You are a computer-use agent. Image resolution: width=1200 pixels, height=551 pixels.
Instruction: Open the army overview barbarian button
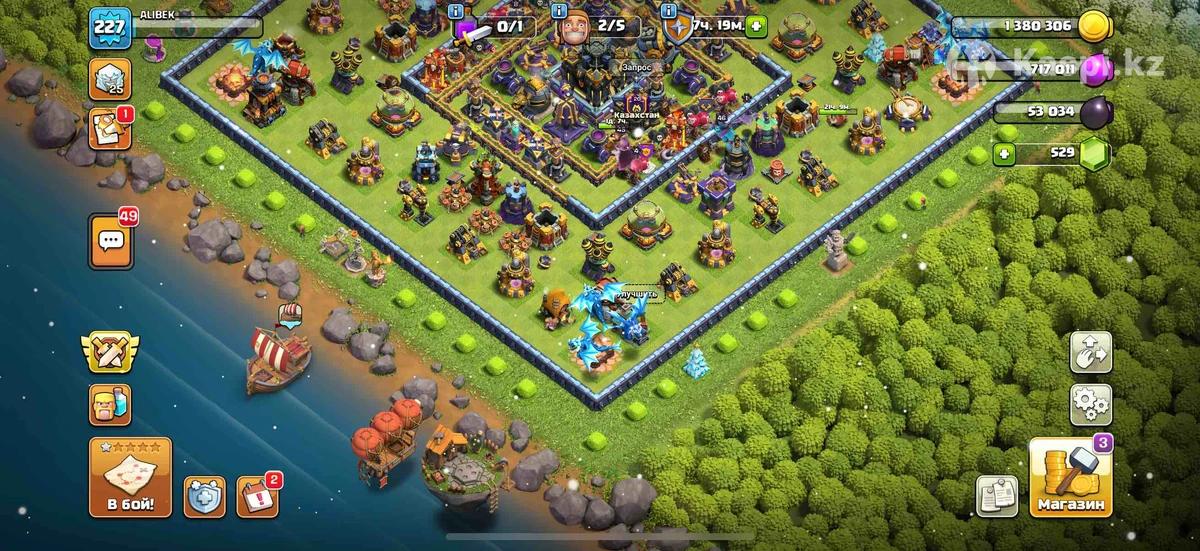[109, 404]
